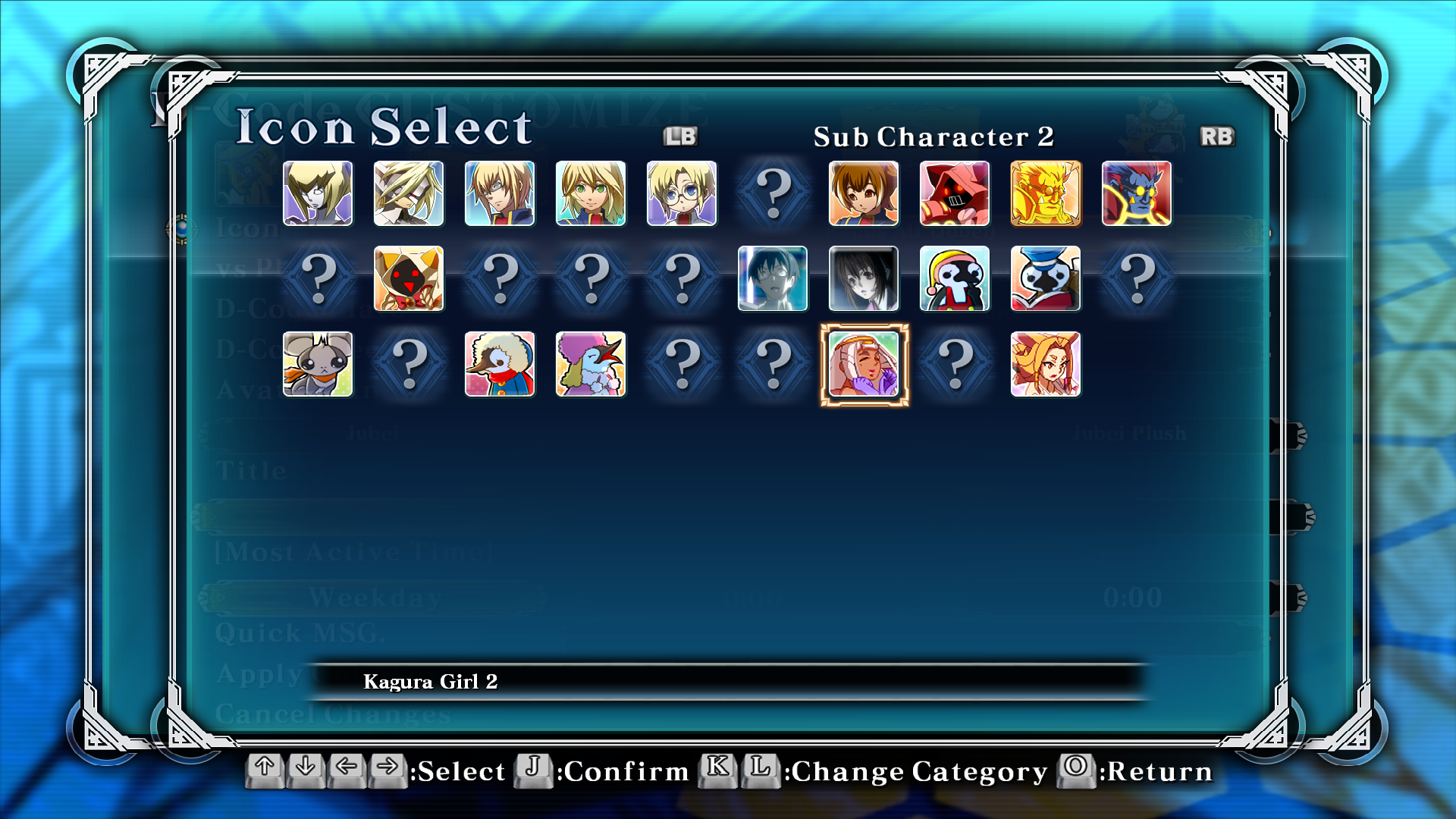
Task: Select the bird in blue coat icon
Action: (x=500, y=364)
